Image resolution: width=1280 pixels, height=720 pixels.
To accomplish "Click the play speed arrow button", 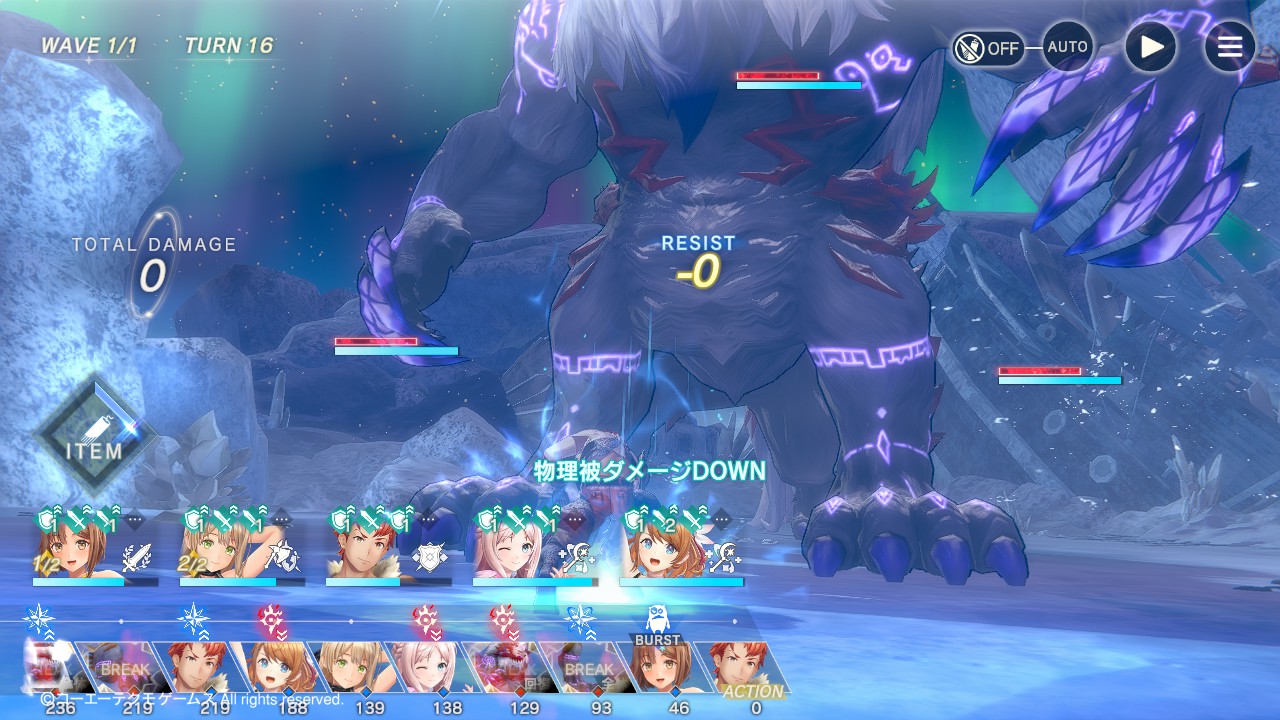I will tap(1150, 47).
